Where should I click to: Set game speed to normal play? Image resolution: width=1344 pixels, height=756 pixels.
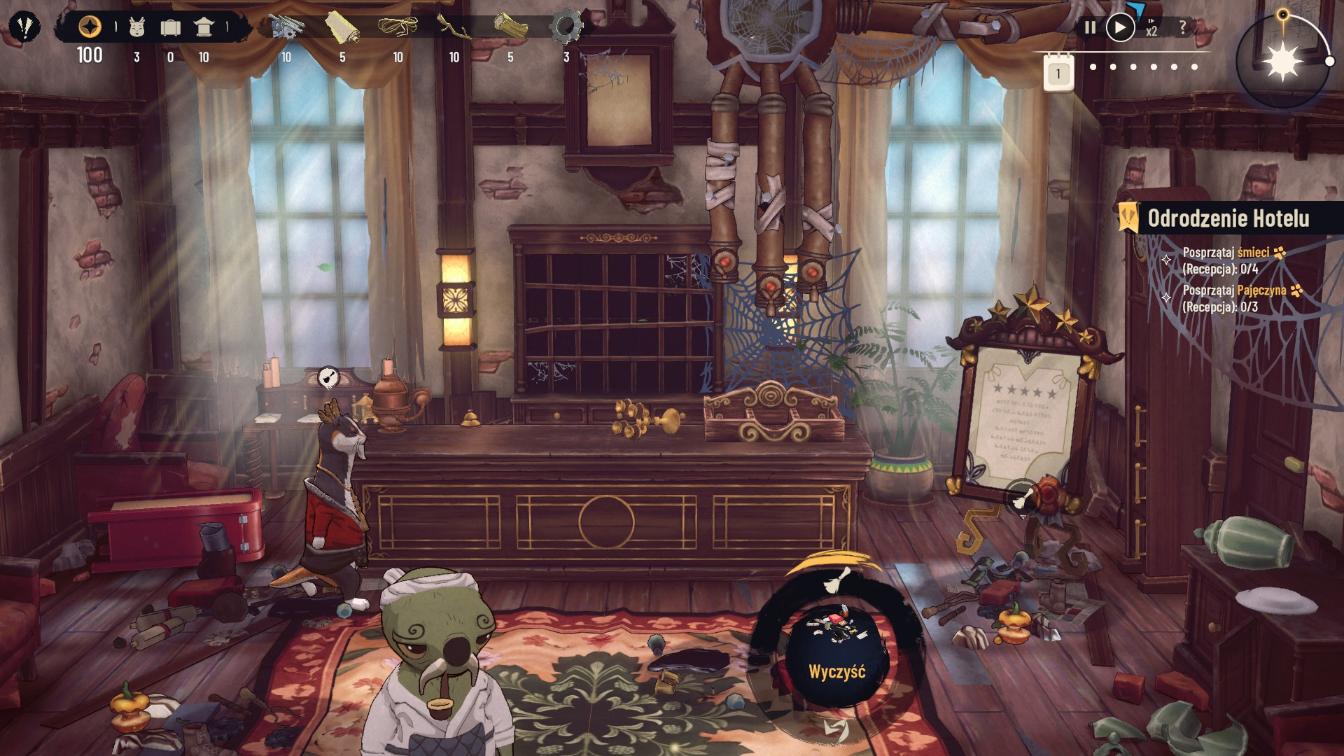pos(1120,28)
